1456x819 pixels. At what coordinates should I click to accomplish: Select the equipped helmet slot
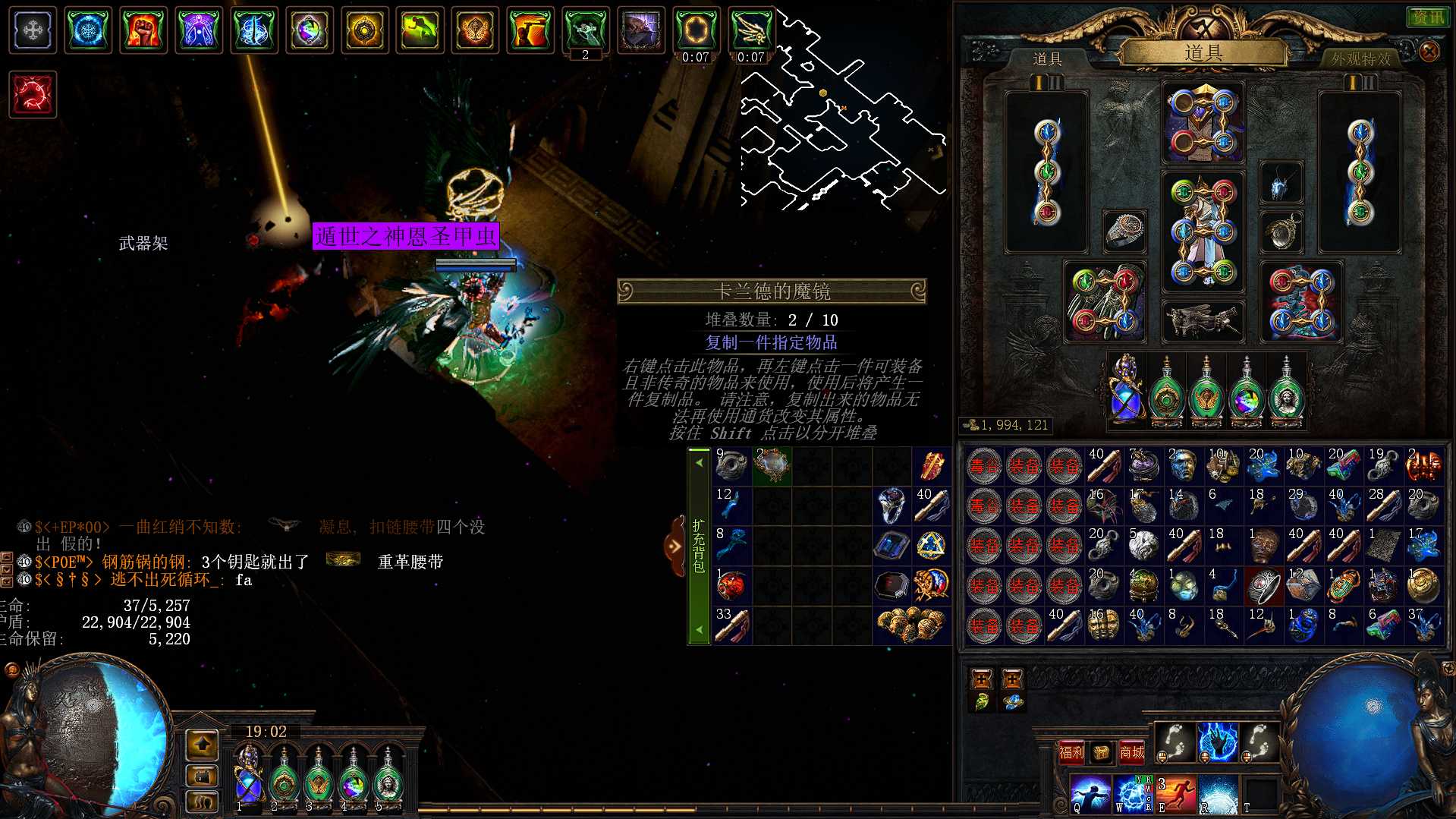click(1203, 123)
